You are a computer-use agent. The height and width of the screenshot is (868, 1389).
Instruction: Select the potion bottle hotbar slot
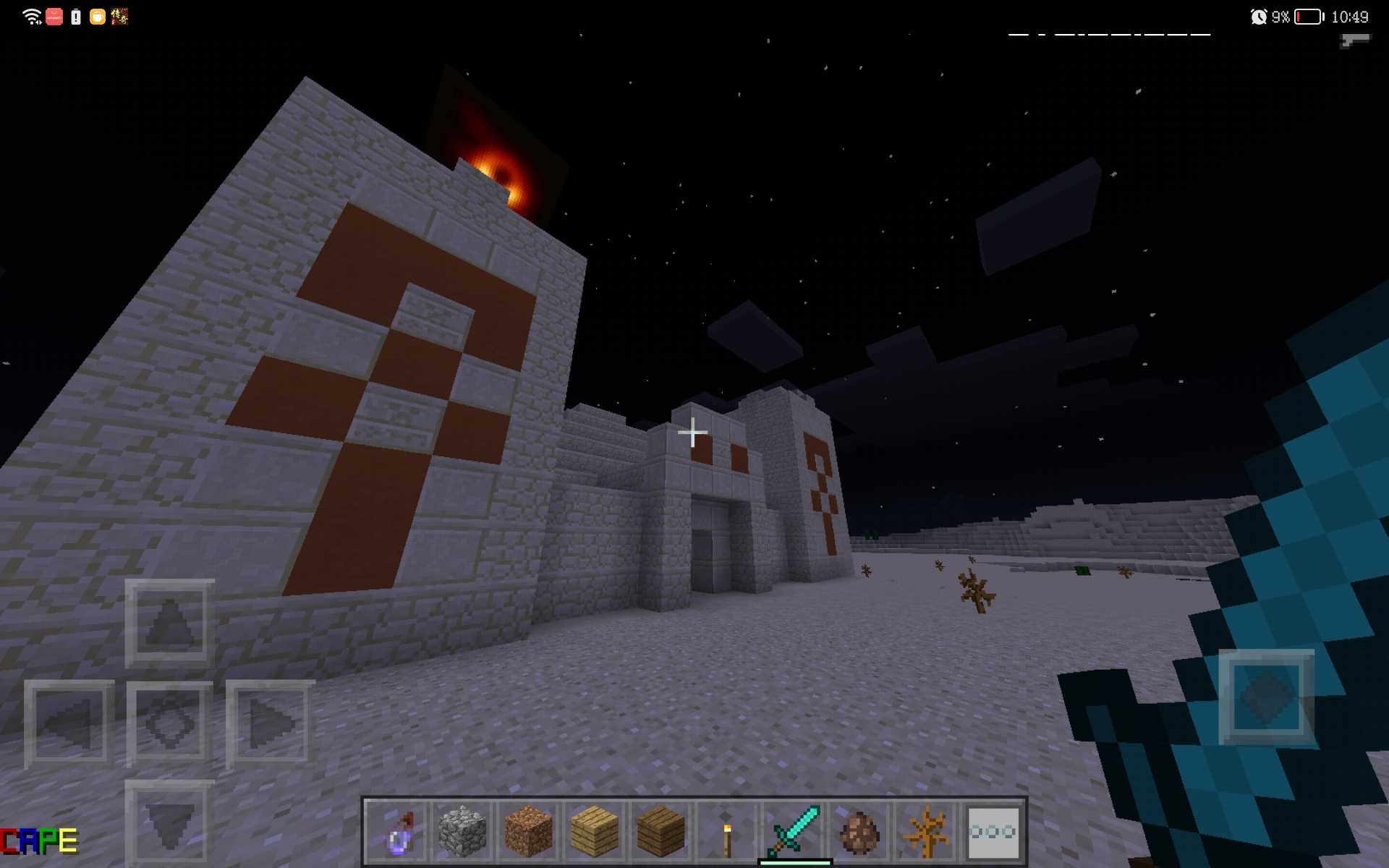pos(397,832)
